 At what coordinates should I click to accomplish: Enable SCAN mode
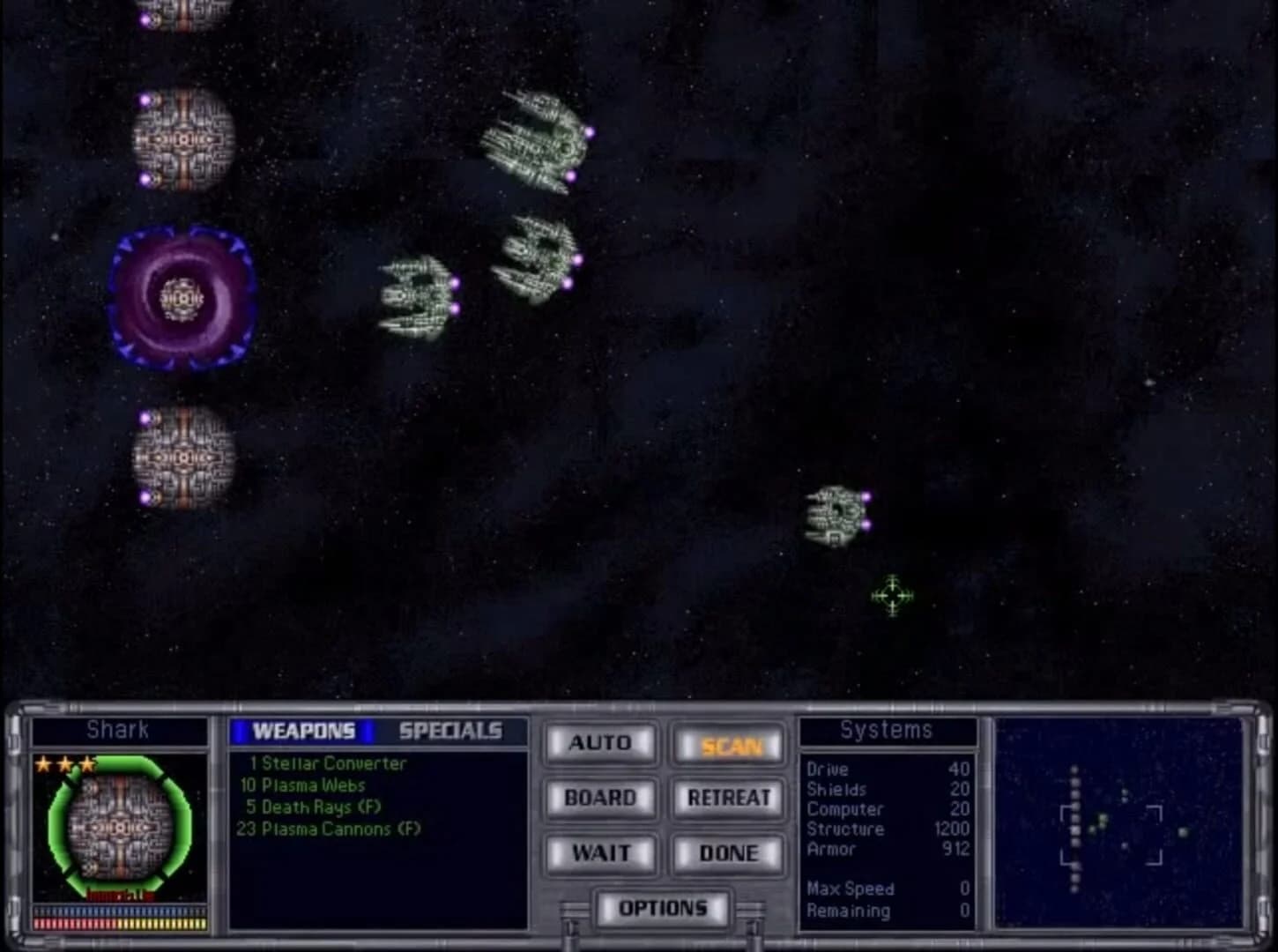[x=728, y=745]
